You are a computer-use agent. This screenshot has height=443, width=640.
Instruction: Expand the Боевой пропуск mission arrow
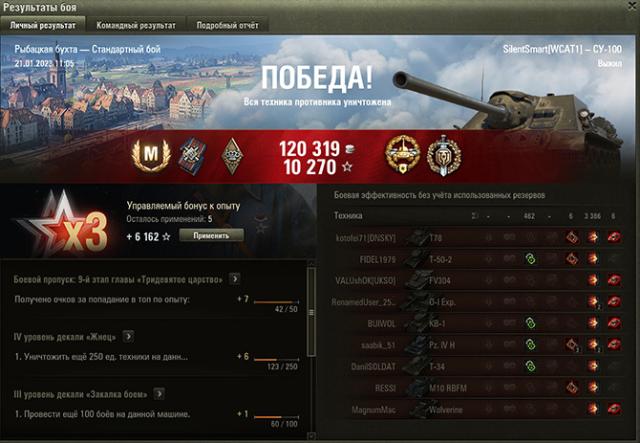coord(234,279)
